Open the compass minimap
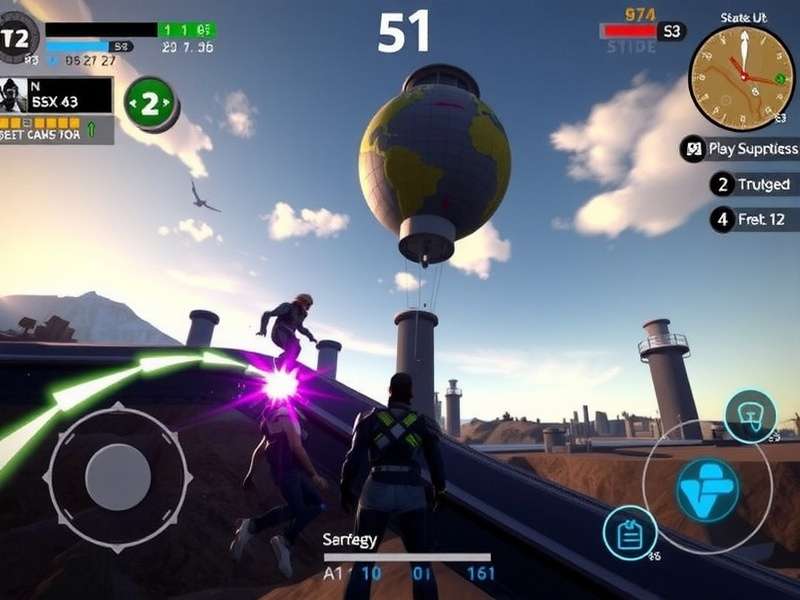The width and height of the screenshot is (800, 600). coord(741,77)
